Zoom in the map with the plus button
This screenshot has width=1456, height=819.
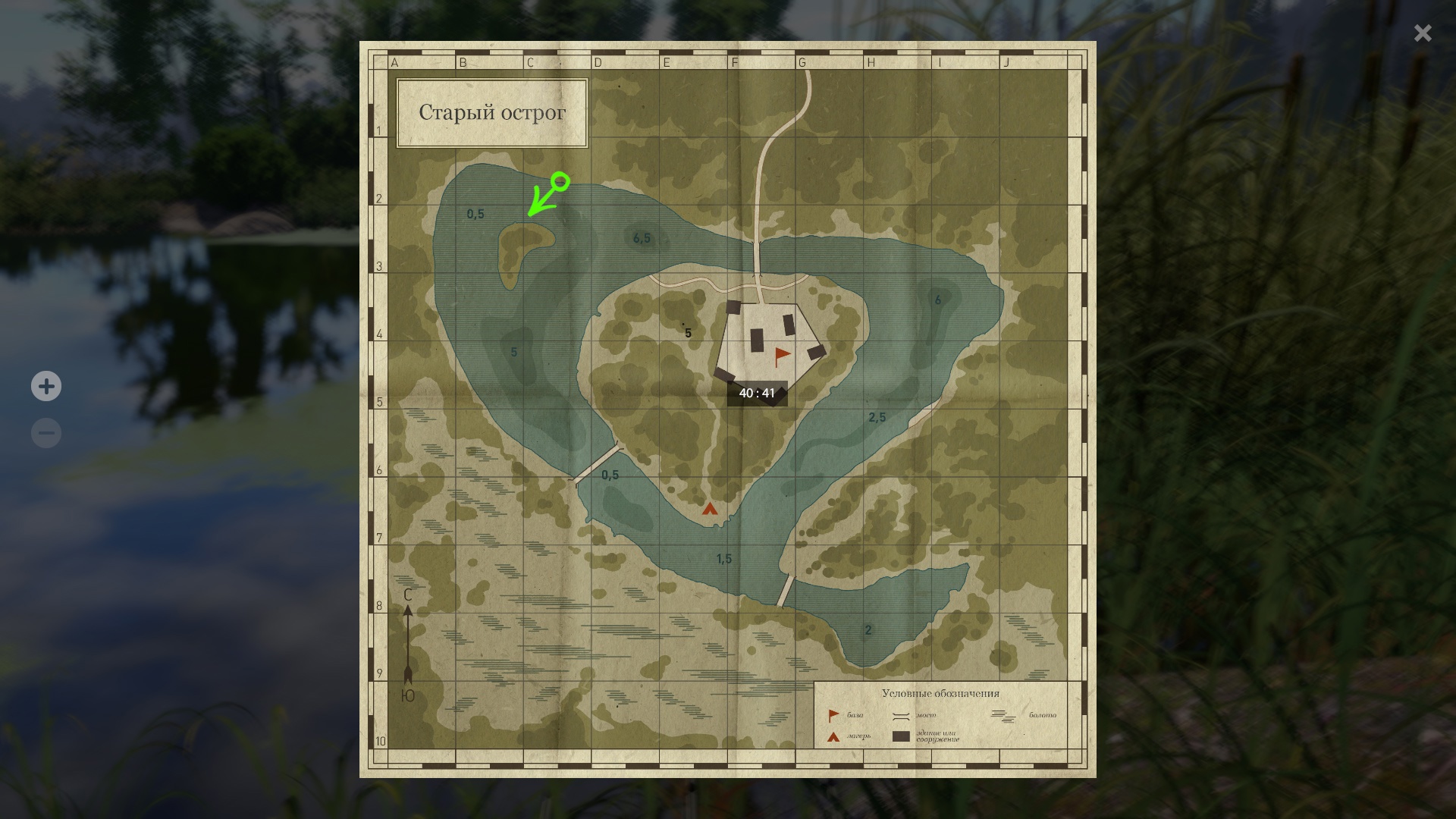coord(46,387)
